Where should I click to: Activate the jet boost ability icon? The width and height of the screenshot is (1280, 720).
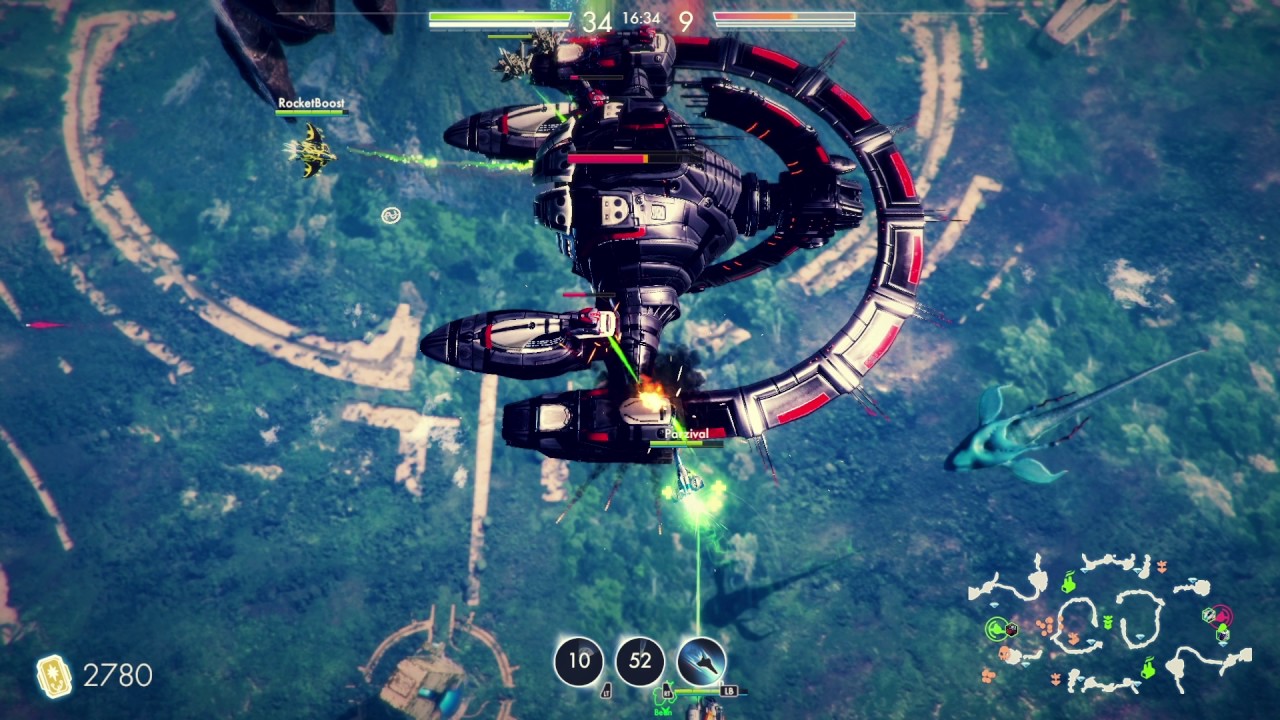(x=701, y=661)
